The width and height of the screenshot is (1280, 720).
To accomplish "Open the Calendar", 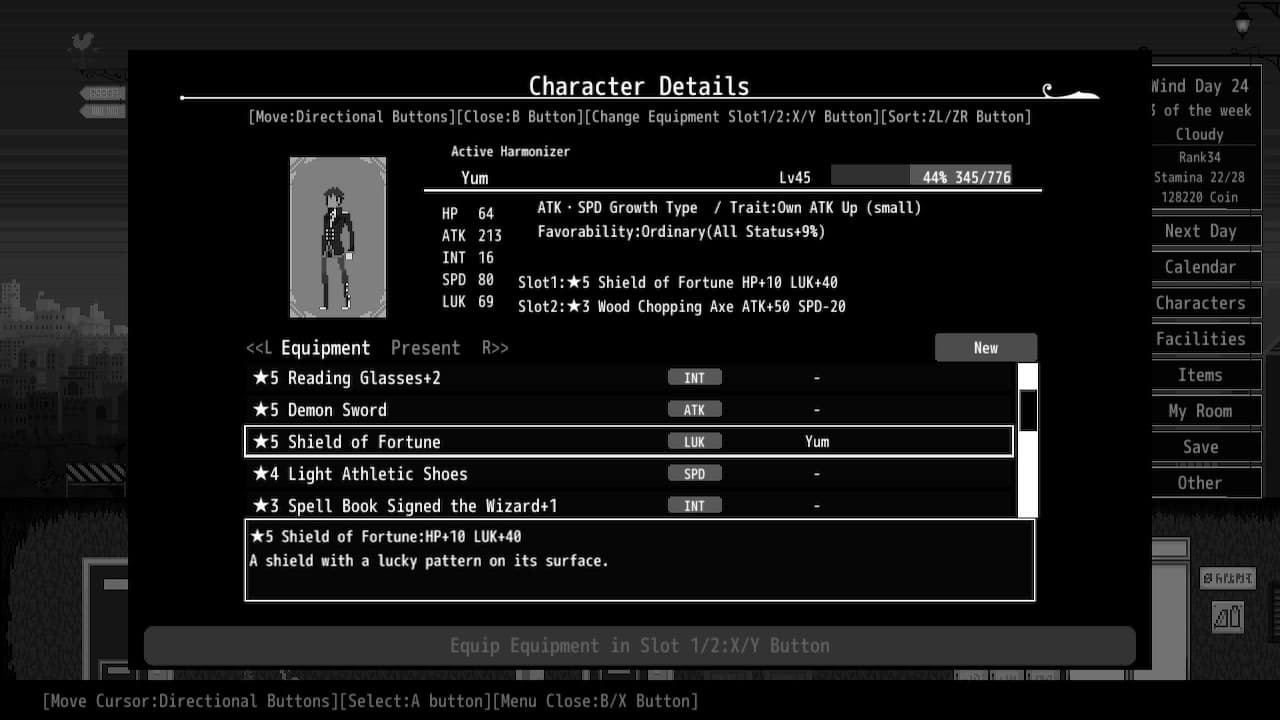I will tap(1200, 267).
